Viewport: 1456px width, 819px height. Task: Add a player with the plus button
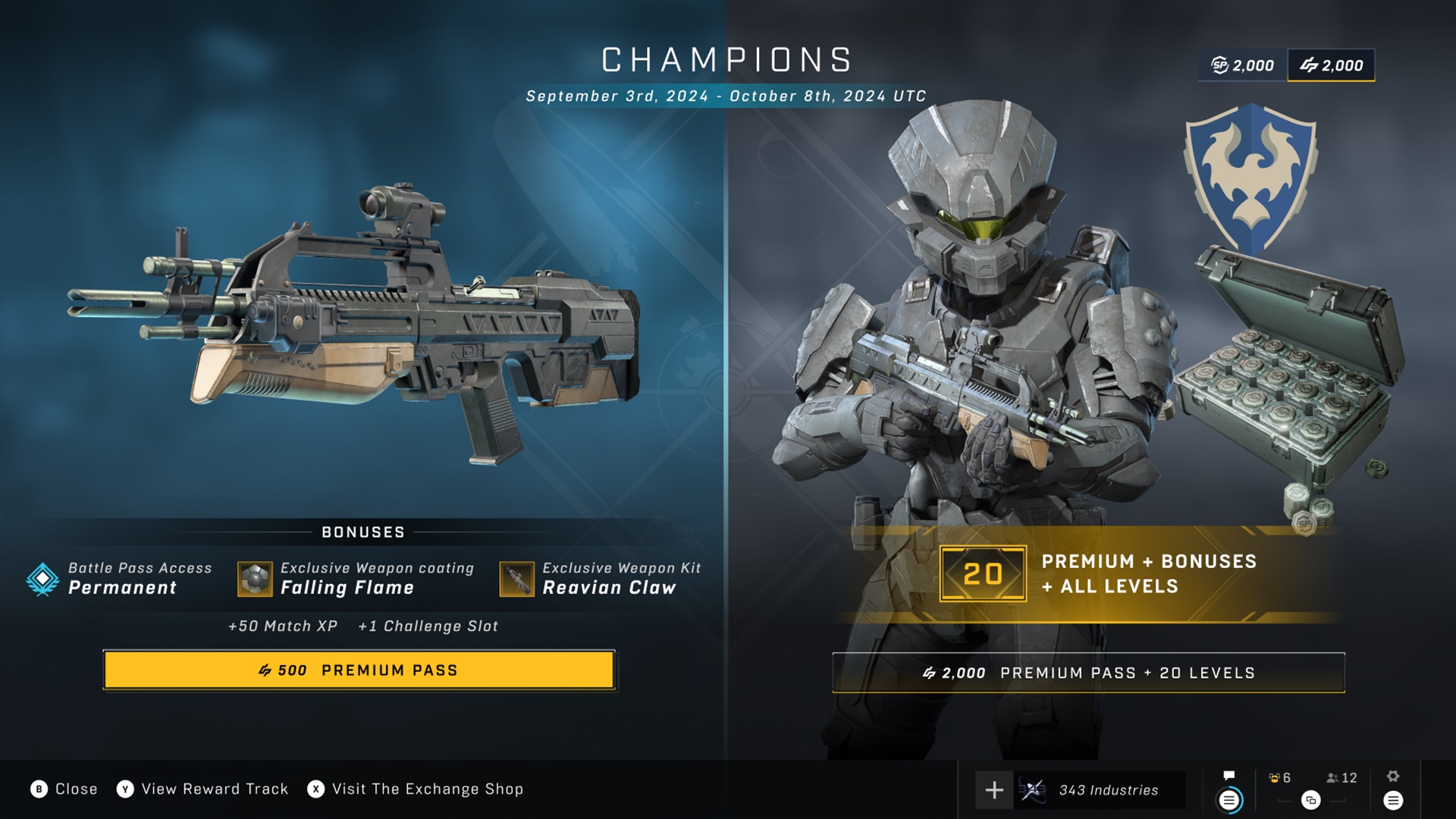(x=994, y=790)
